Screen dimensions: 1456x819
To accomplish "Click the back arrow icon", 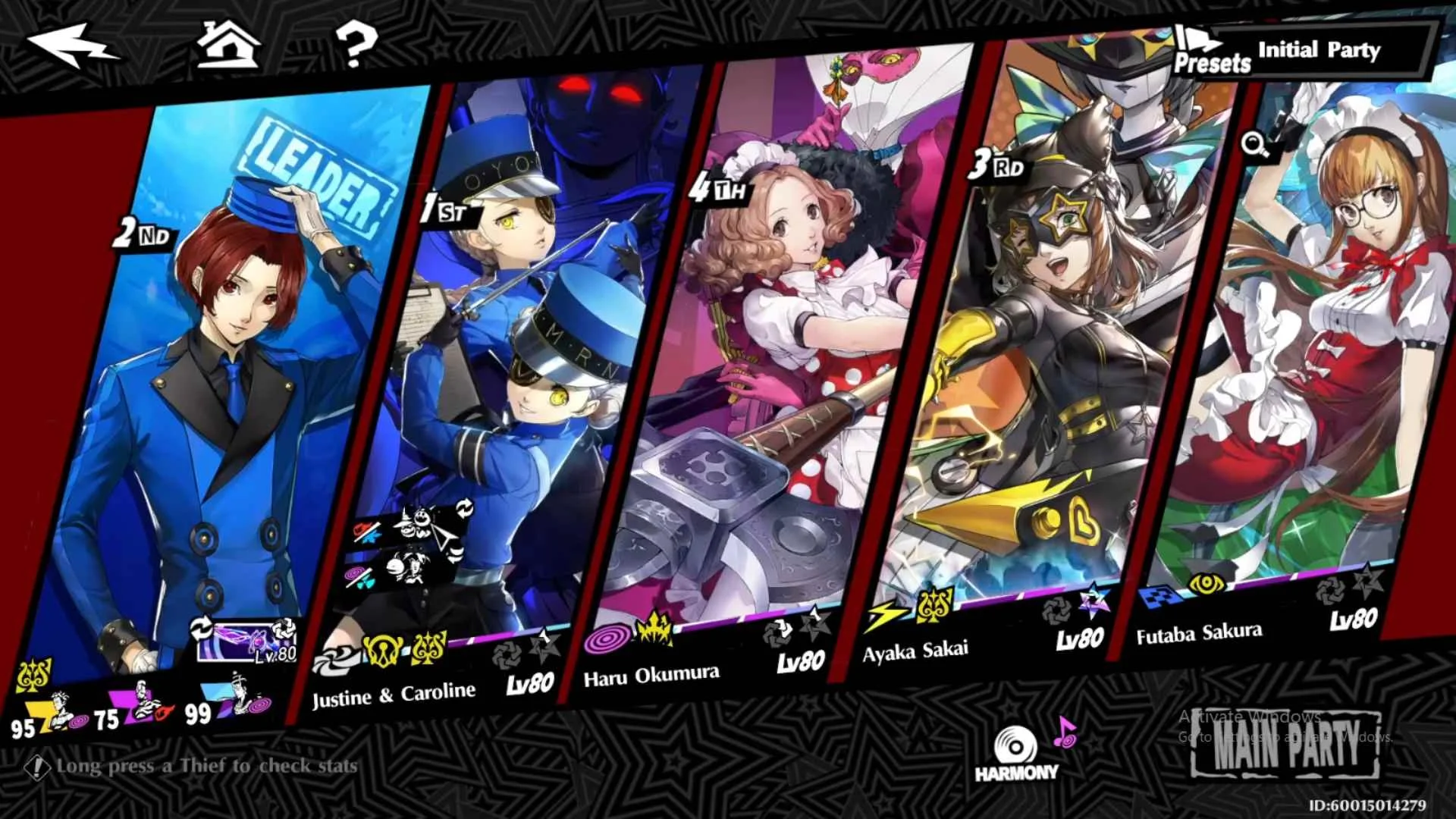I will [x=72, y=45].
